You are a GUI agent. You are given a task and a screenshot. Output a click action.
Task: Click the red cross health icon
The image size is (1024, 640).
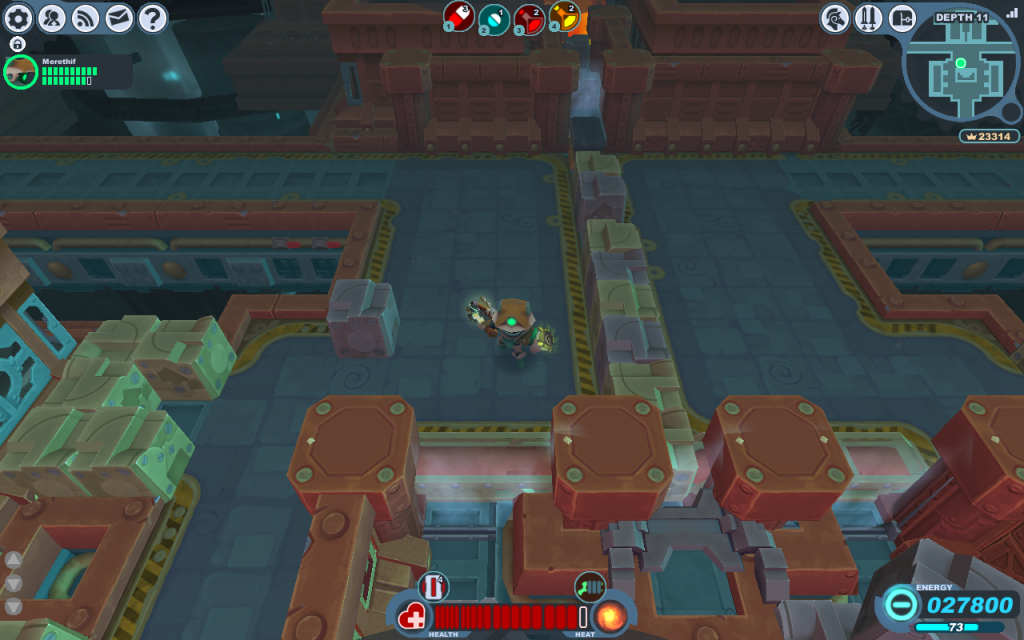click(x=412, y=616)
